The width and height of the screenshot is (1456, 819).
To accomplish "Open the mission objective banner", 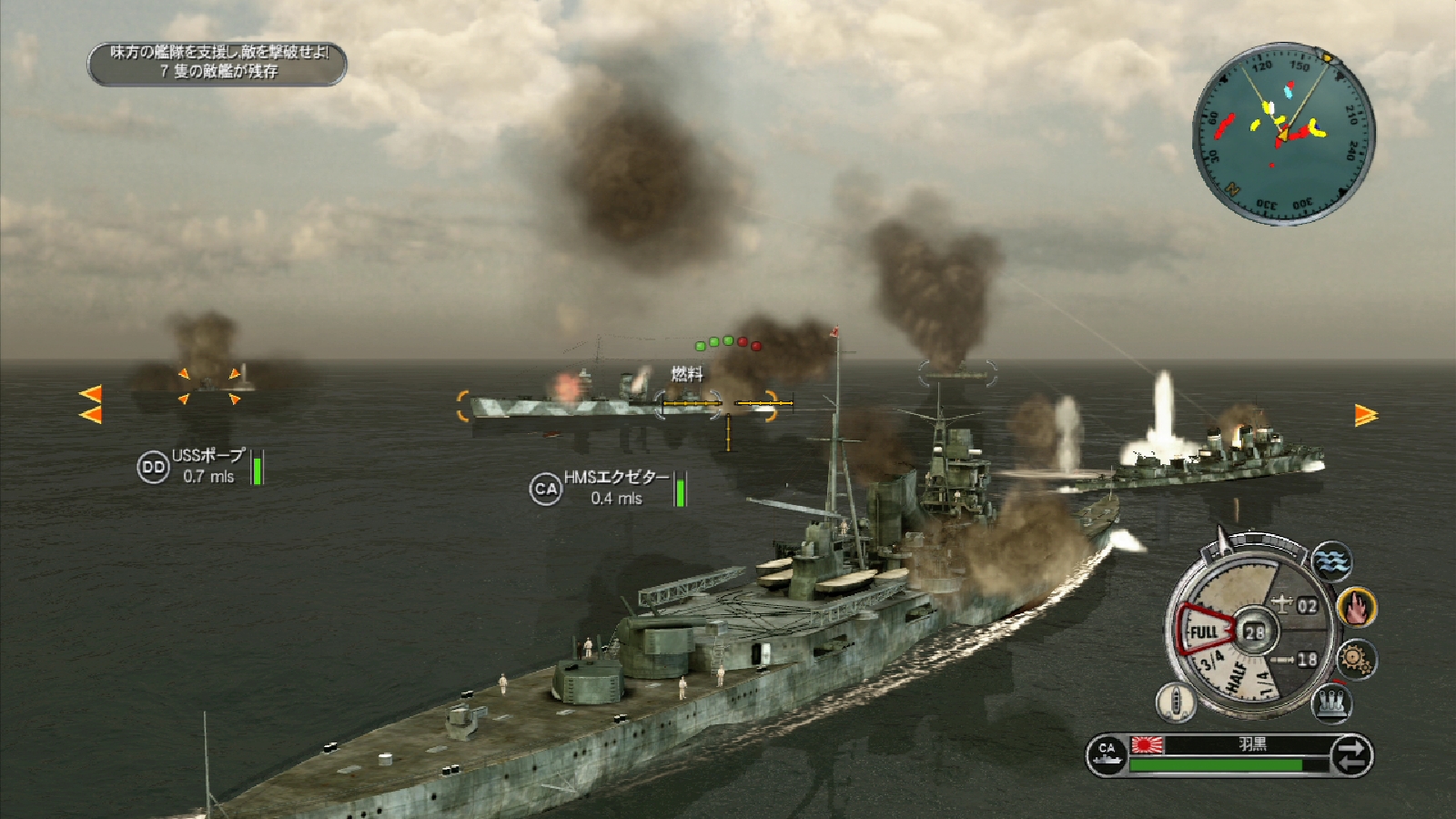I will (217, 62).
